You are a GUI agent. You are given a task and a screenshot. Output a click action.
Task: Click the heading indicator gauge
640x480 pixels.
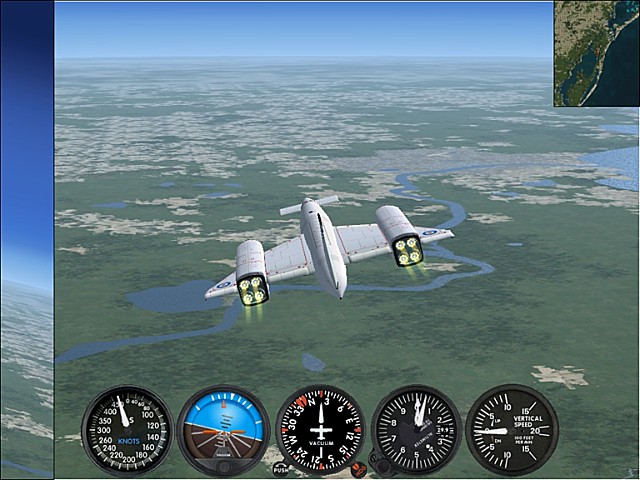click(x=320, y=430)
